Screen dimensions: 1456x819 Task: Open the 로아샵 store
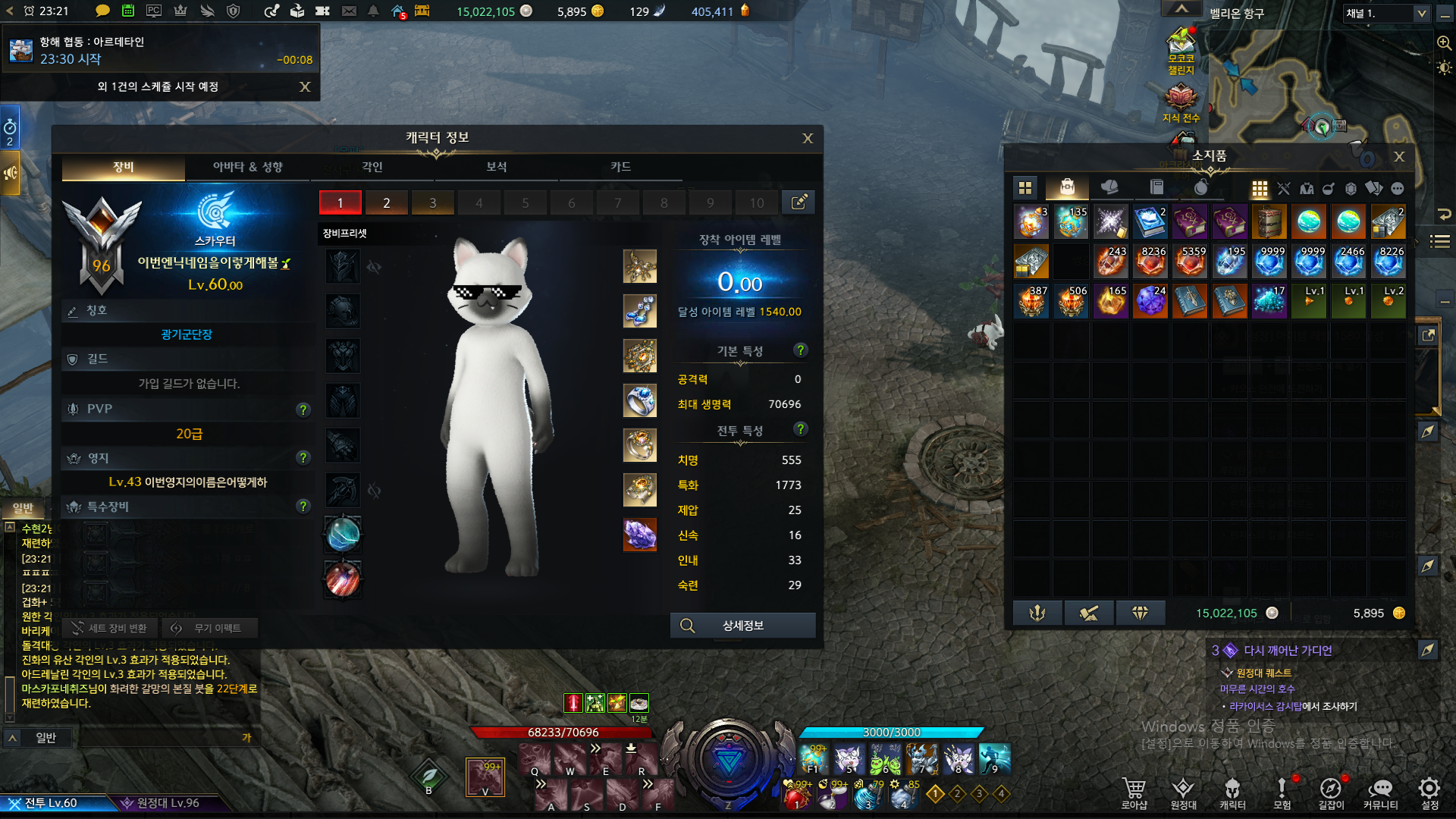pos(1134,792)
